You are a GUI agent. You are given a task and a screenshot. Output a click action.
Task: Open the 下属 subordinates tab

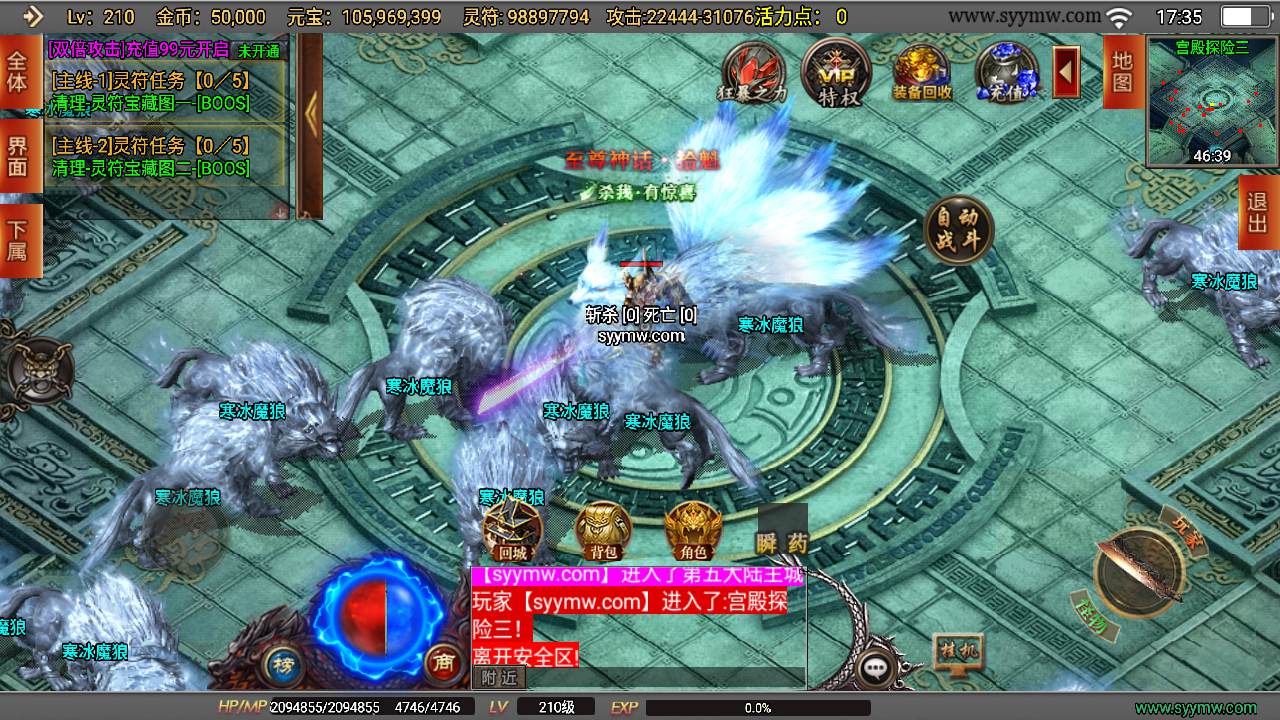click(17, 240)
